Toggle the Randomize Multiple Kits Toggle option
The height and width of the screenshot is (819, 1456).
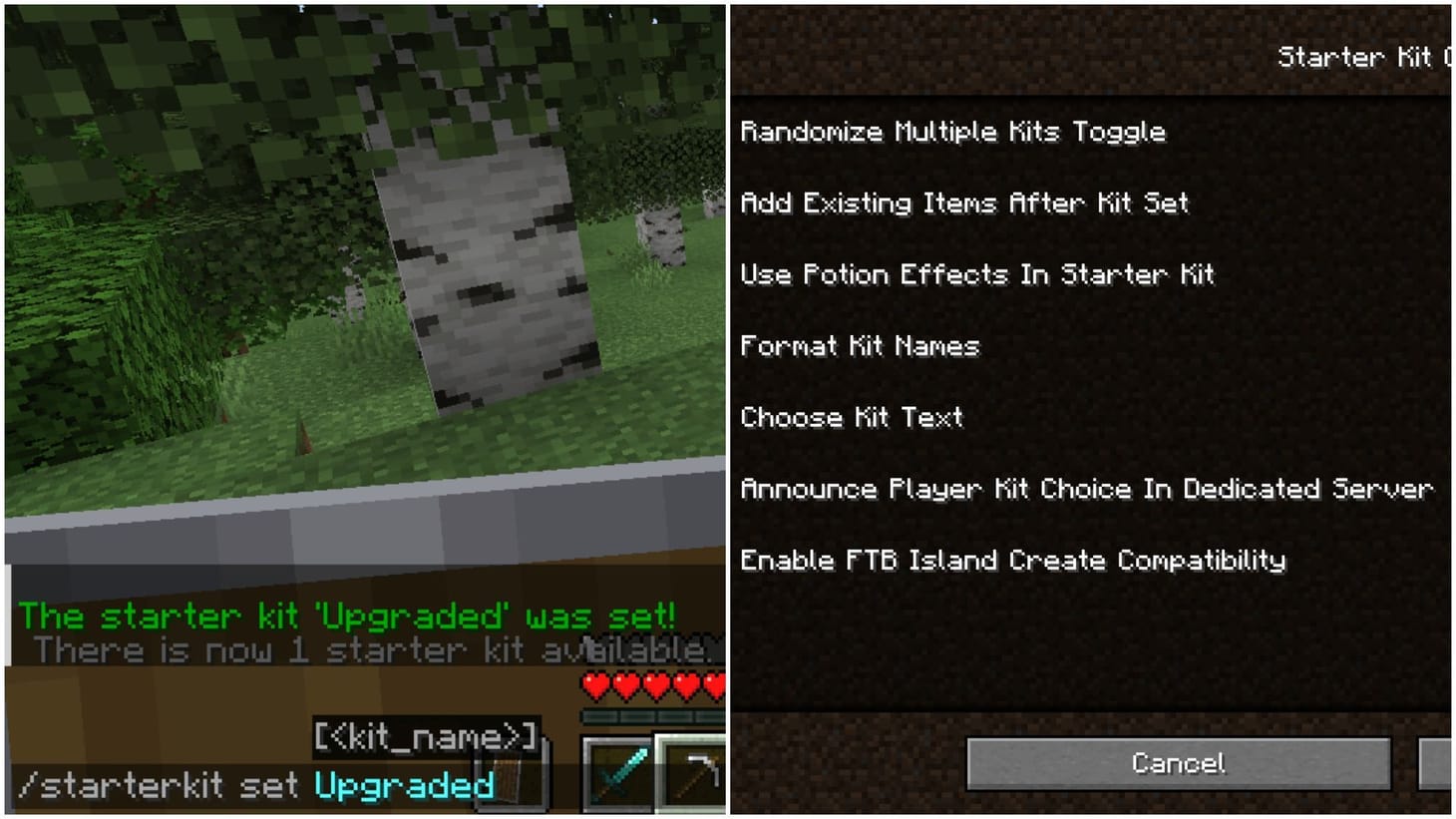click(x=953, y=131)
